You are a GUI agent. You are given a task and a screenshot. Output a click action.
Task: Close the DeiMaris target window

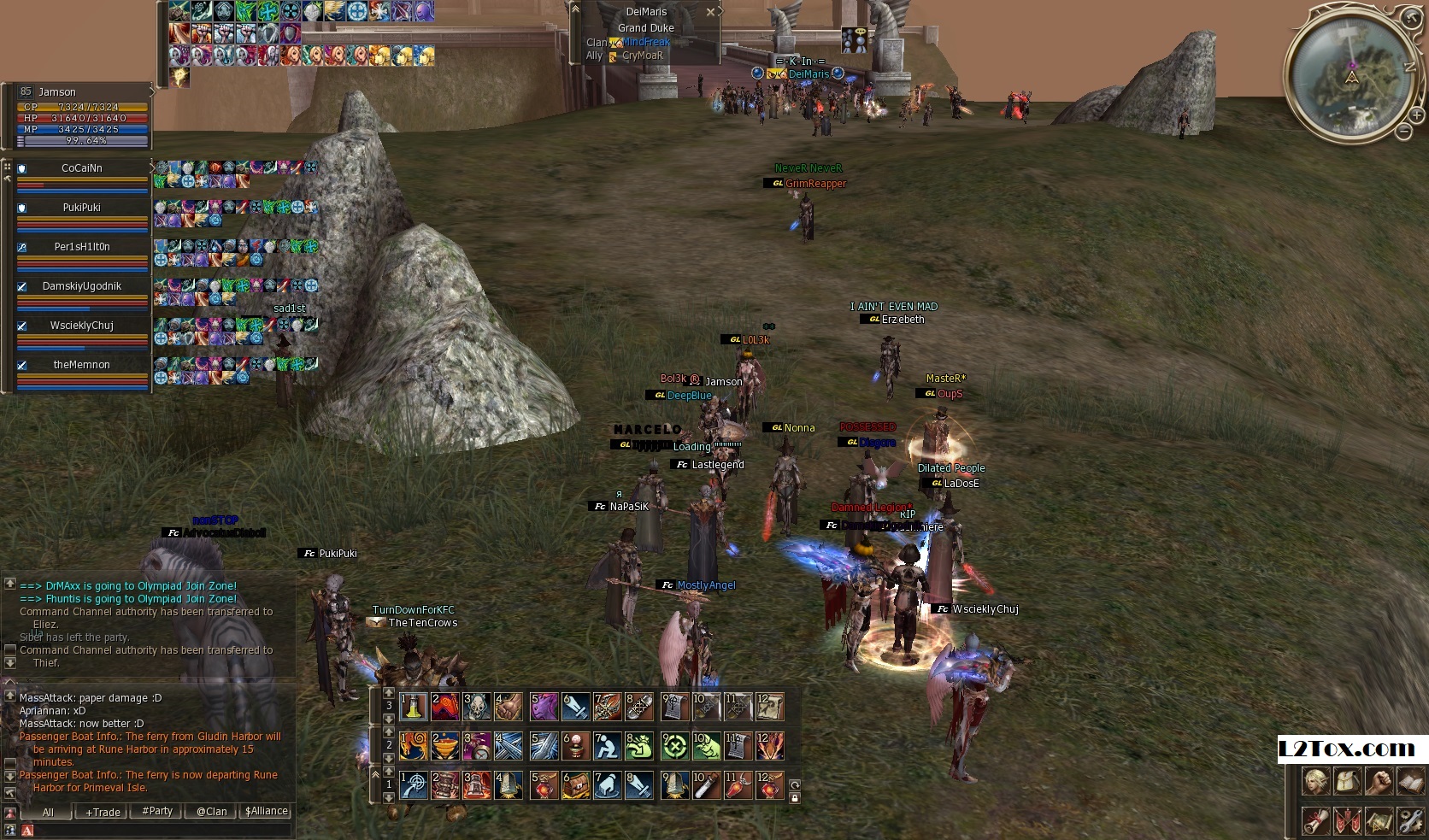(710, 12)
